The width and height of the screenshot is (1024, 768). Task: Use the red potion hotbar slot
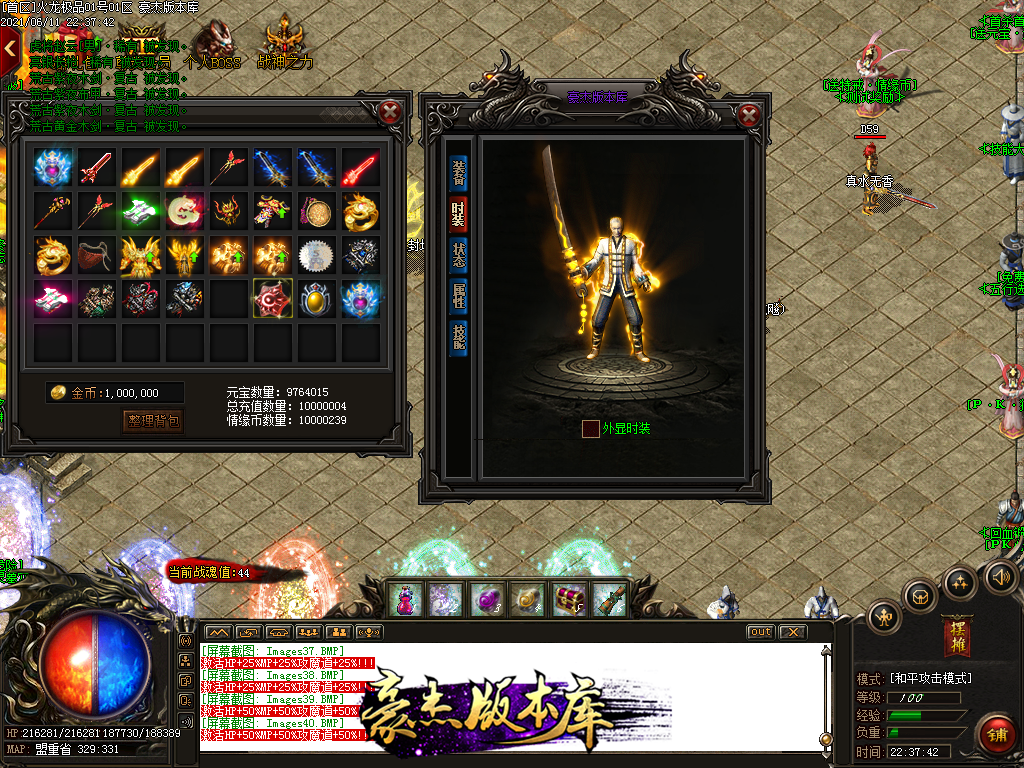pos(407,599)
